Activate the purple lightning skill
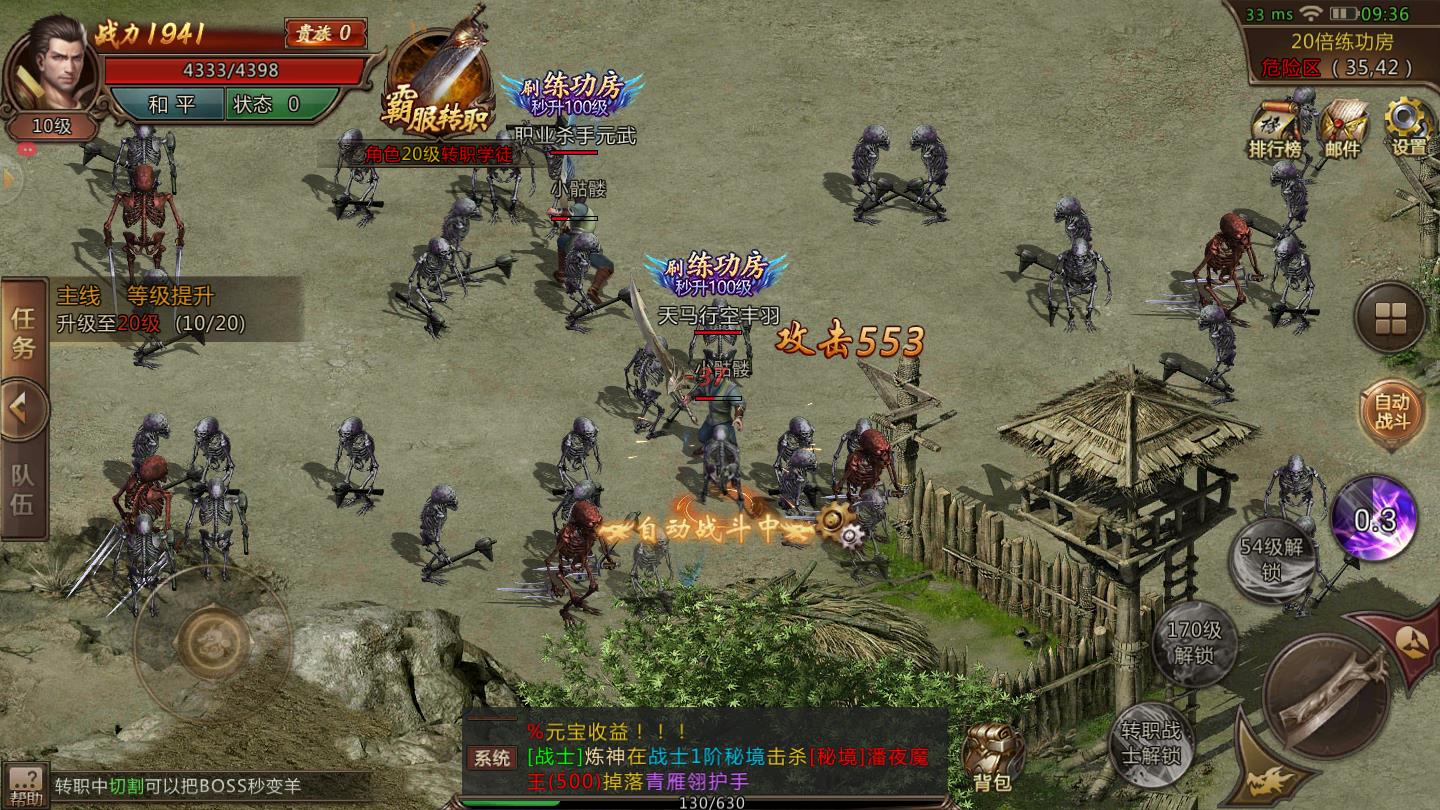The width and height of the screenshot is (1440, 810). [1374, 518]
